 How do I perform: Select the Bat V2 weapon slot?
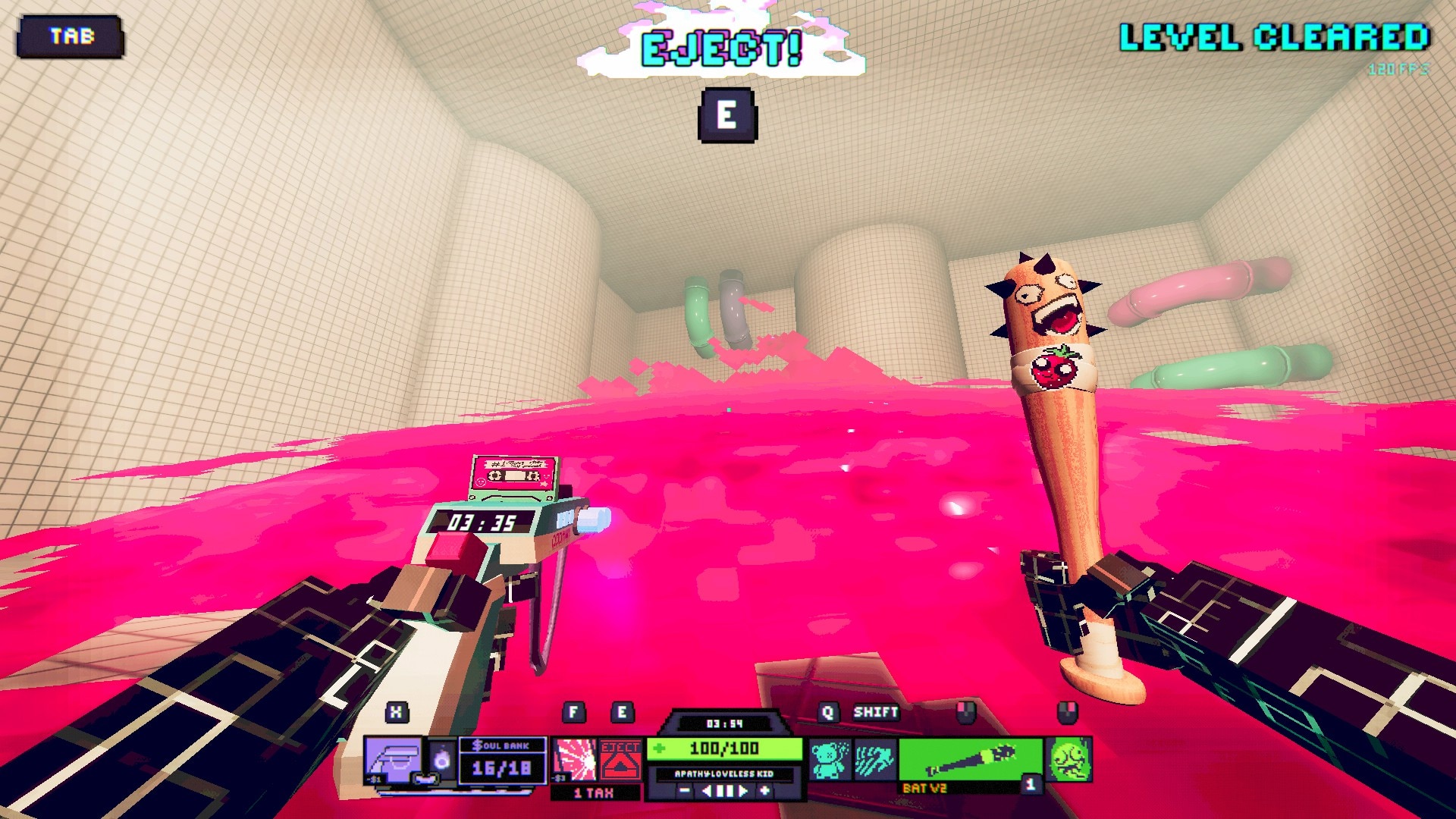point(971,760)
